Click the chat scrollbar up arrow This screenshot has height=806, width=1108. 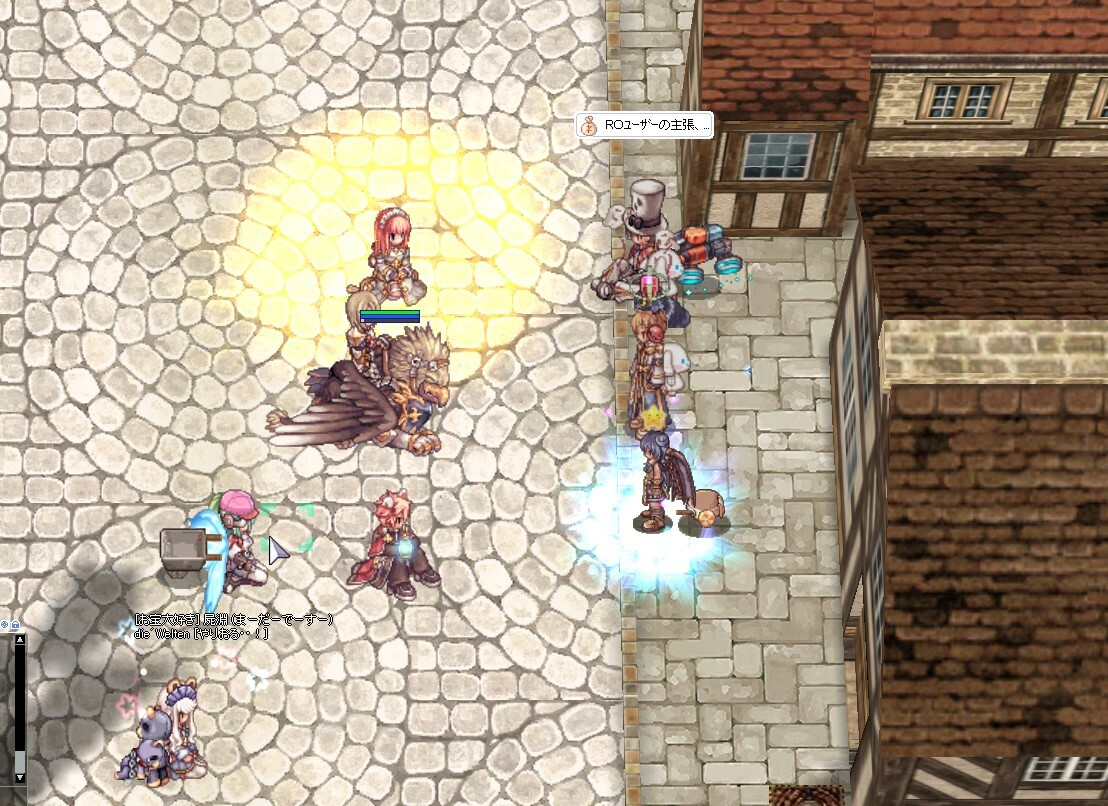(19, 639)
